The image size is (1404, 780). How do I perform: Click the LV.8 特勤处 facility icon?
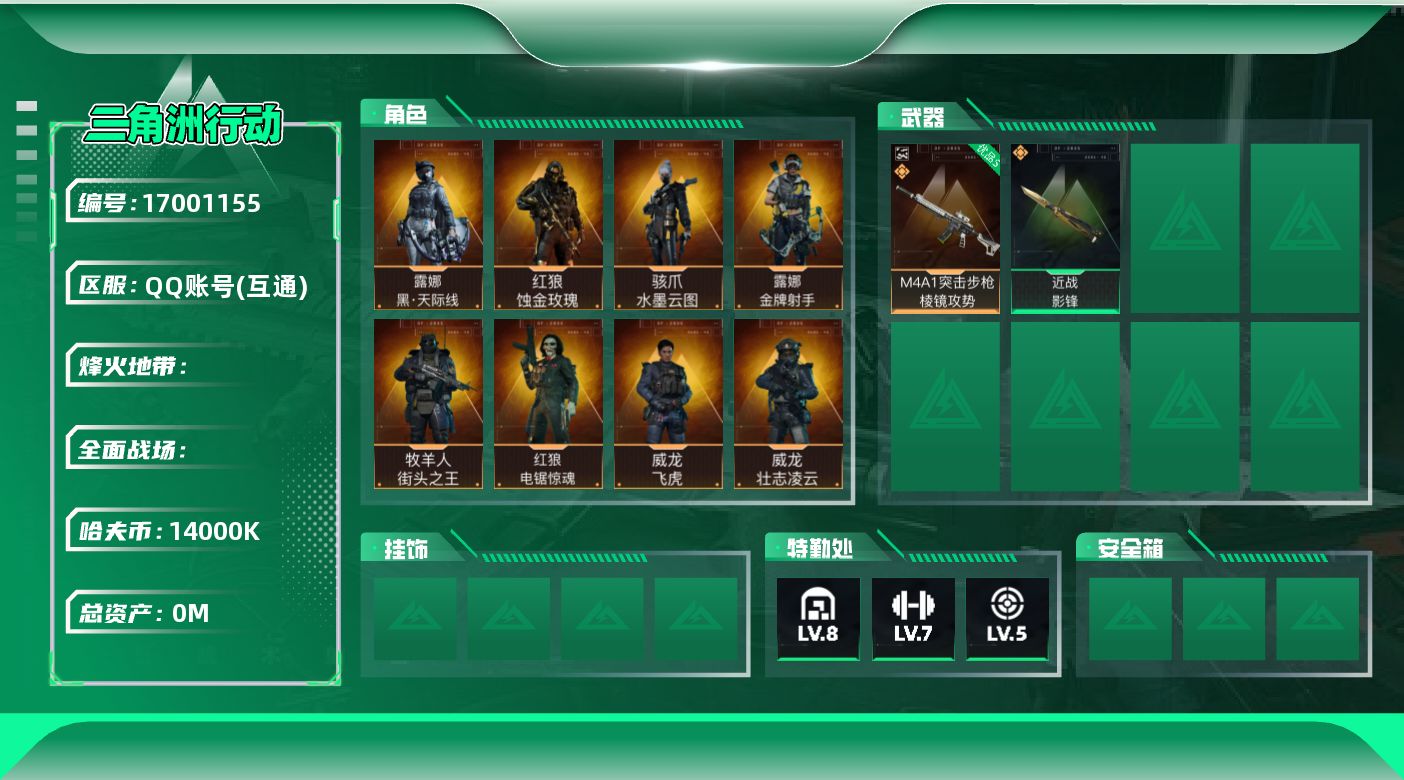pyautogui.click(x=818, y=618)
